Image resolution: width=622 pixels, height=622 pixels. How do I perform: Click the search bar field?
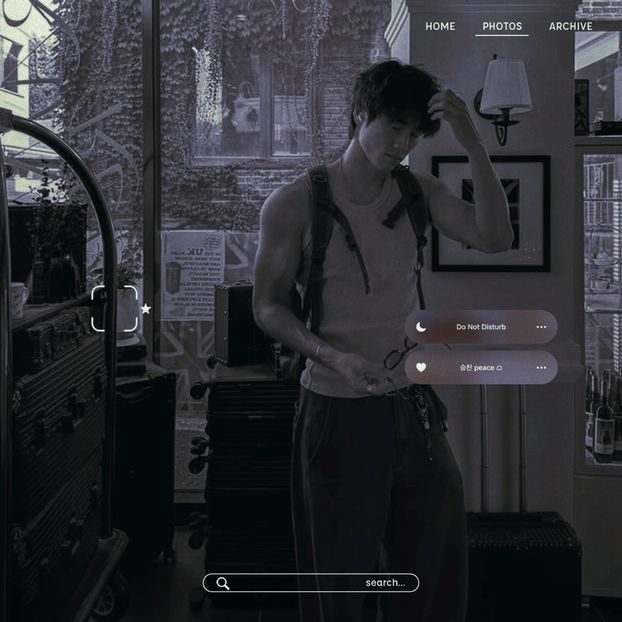pyautogui.click(x=310, y=583)
